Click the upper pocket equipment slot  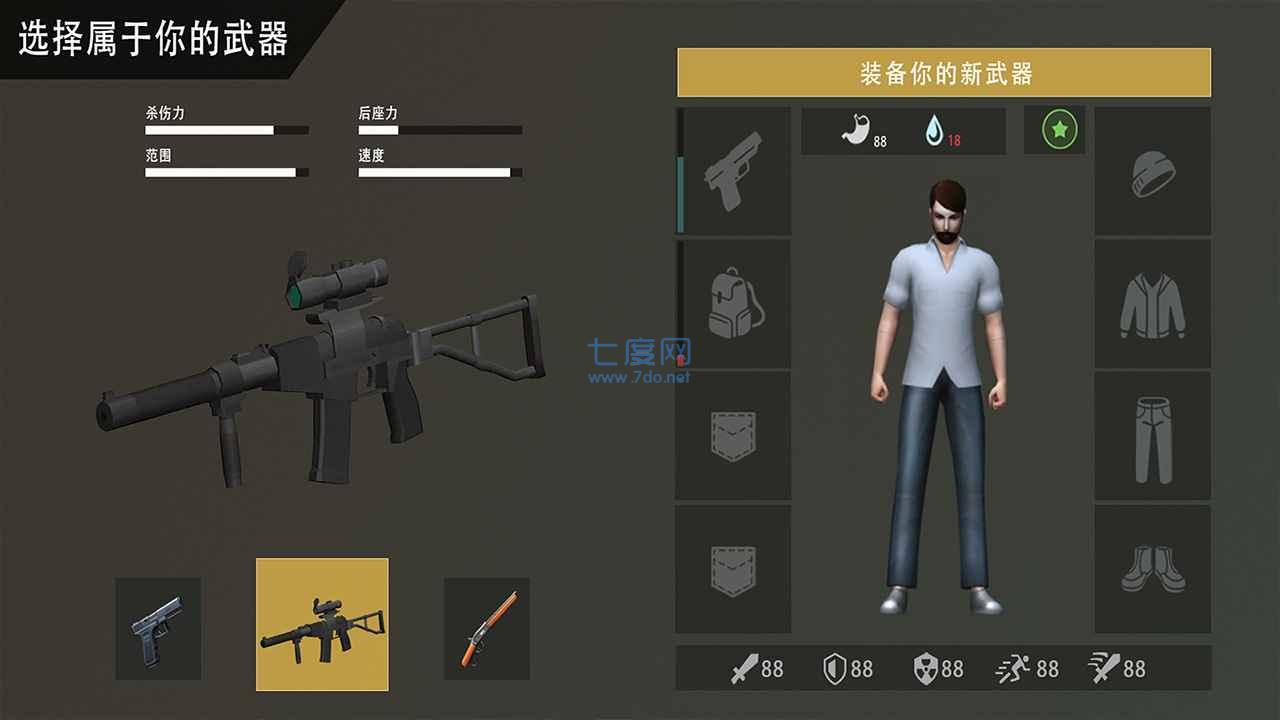733,436
